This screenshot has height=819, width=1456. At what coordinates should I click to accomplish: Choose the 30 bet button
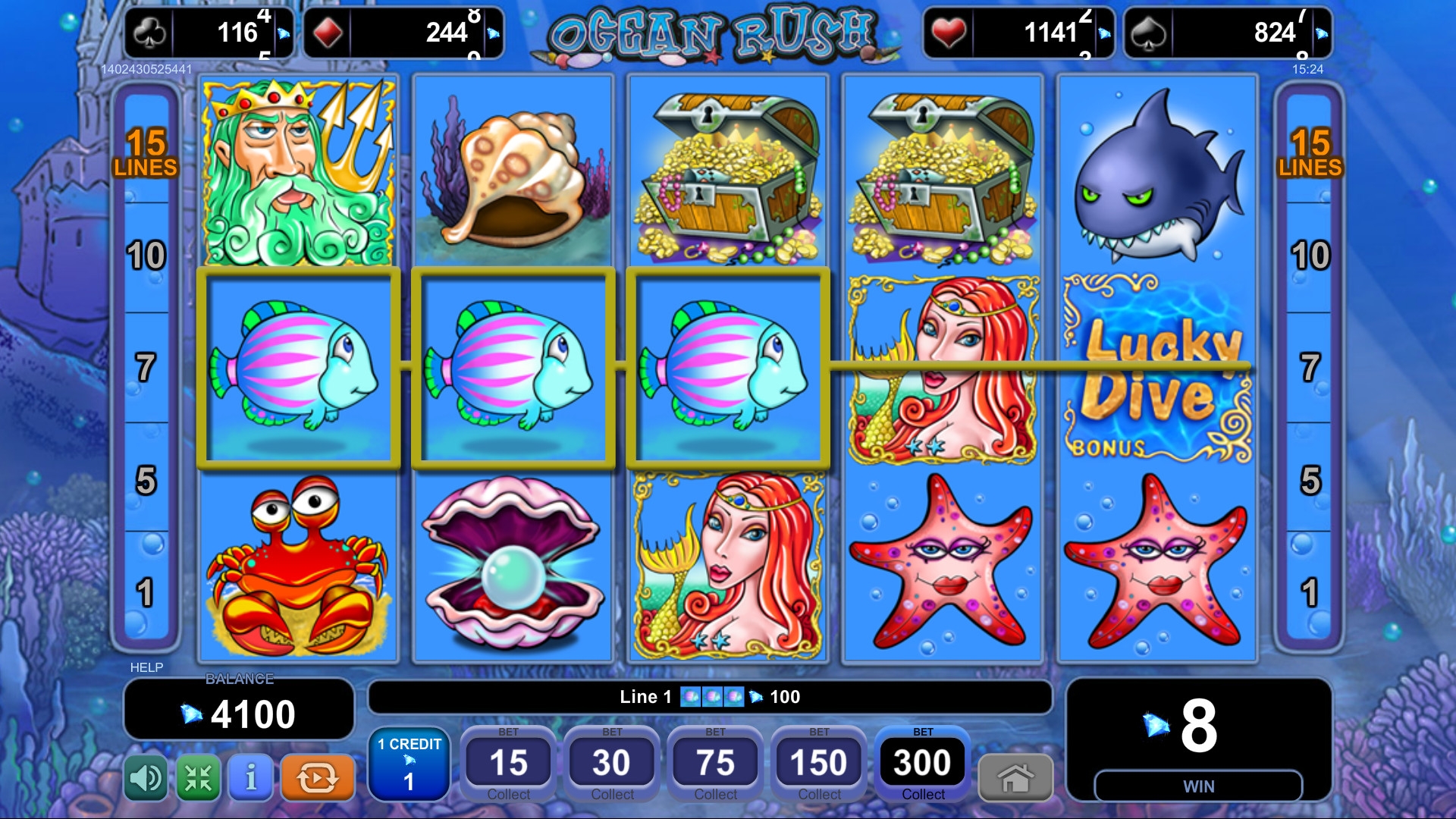[x=612, y=764]
